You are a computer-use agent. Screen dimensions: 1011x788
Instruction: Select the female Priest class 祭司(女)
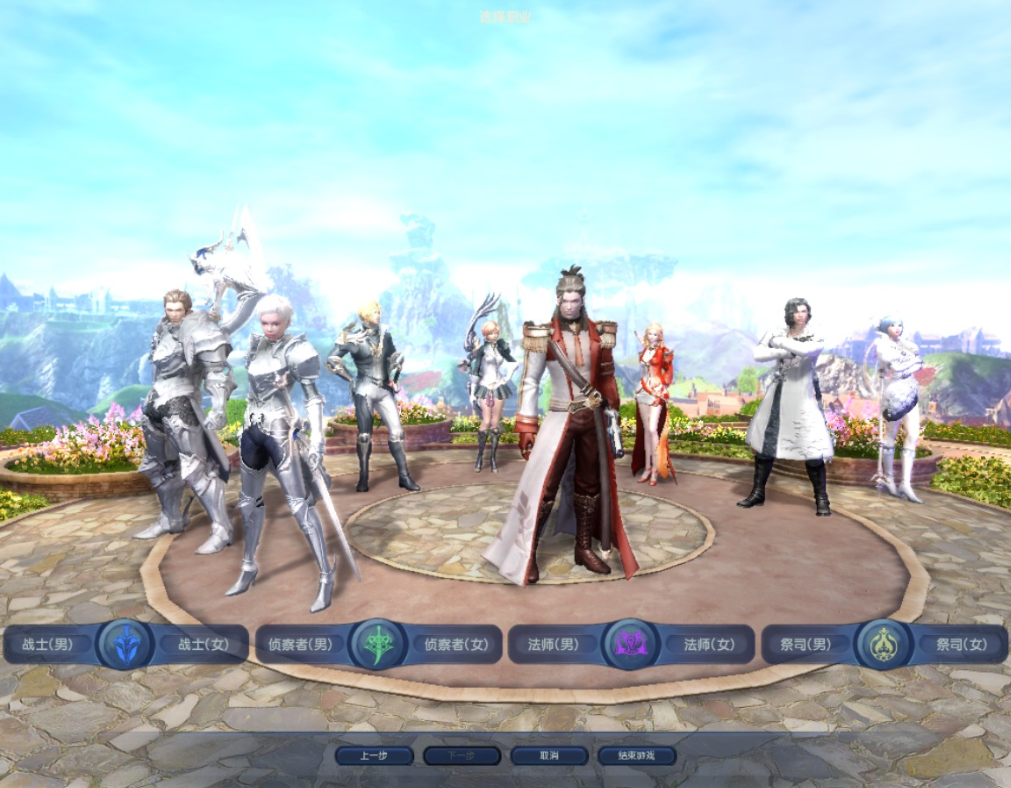962,645
